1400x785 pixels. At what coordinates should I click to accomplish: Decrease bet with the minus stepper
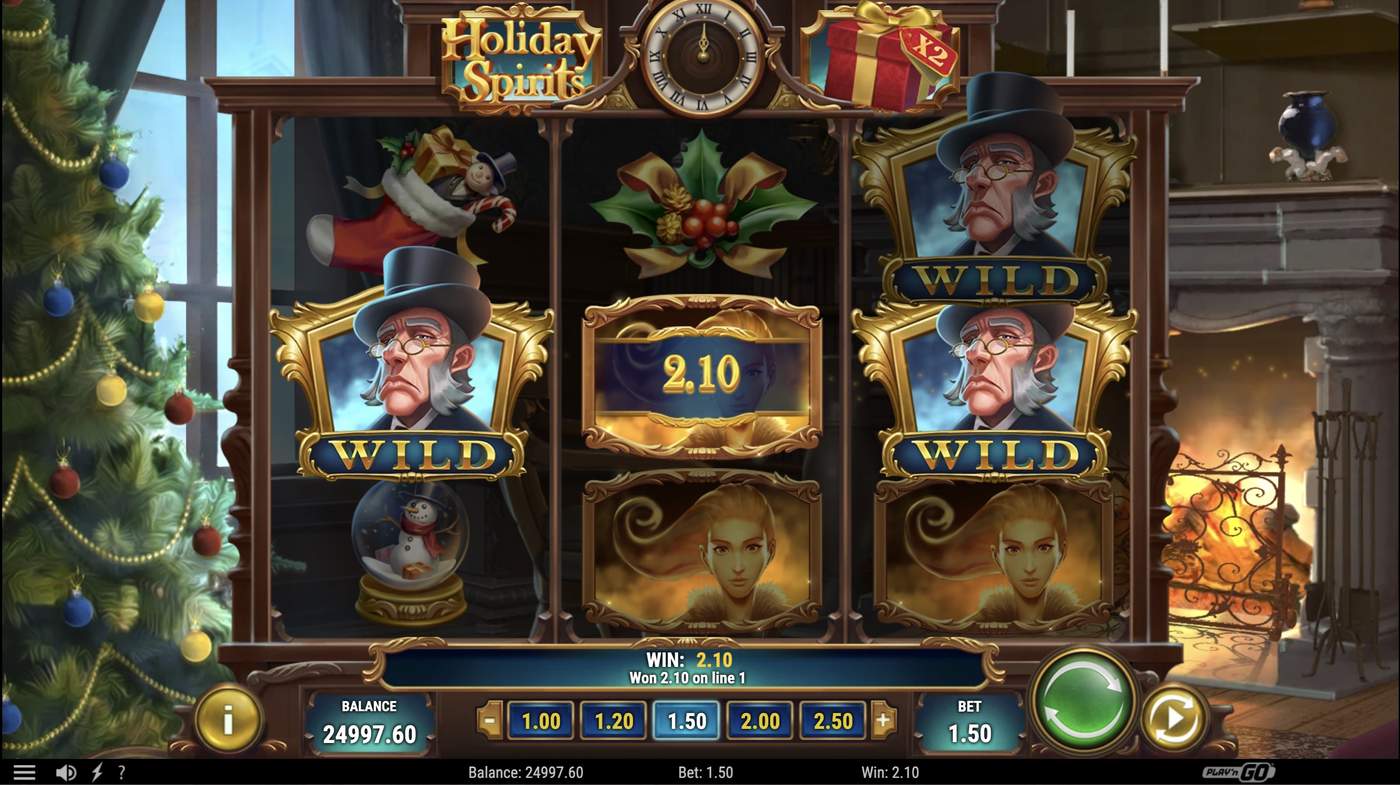click(490, 720)
